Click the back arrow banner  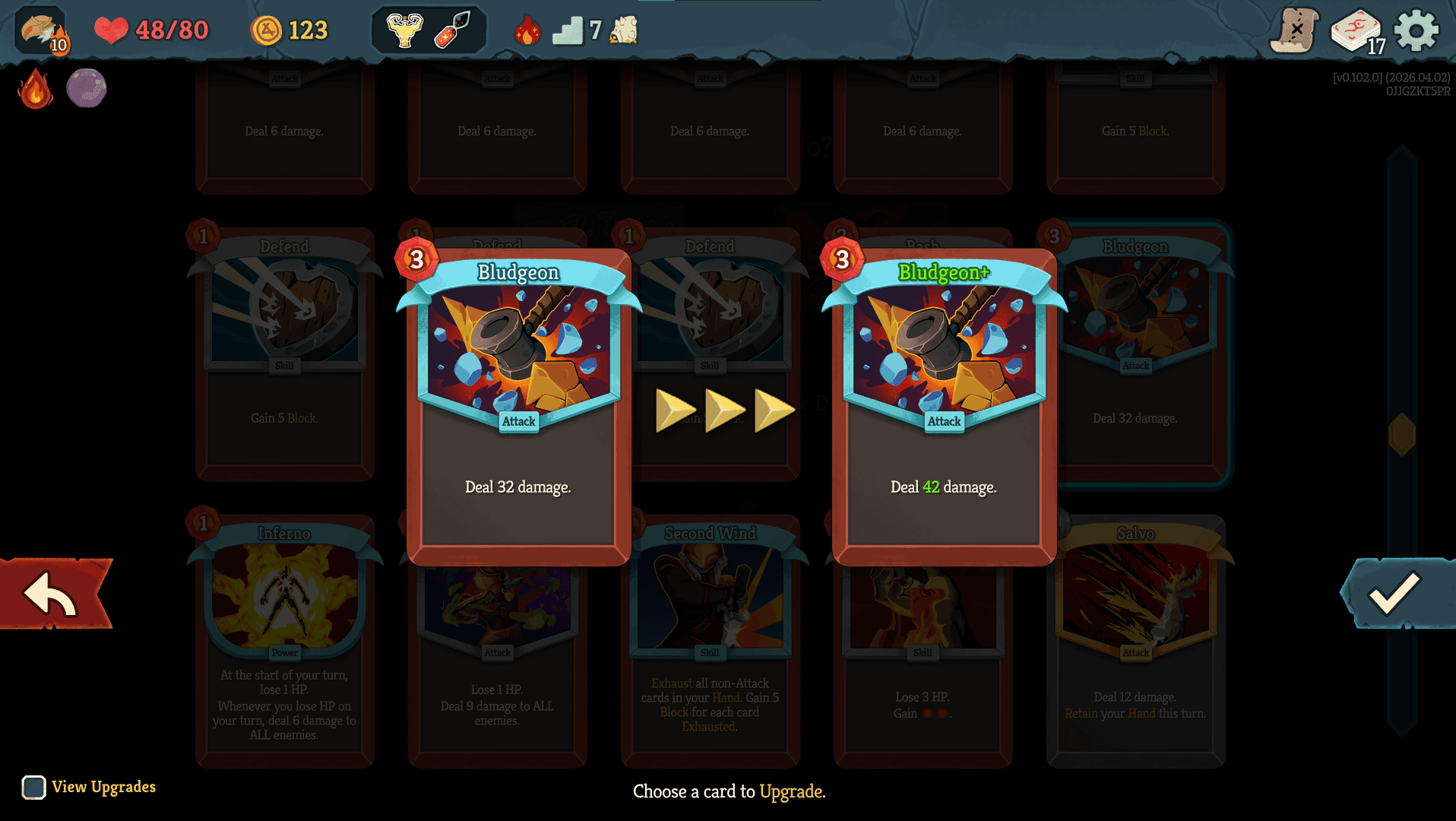pos(51,594)
